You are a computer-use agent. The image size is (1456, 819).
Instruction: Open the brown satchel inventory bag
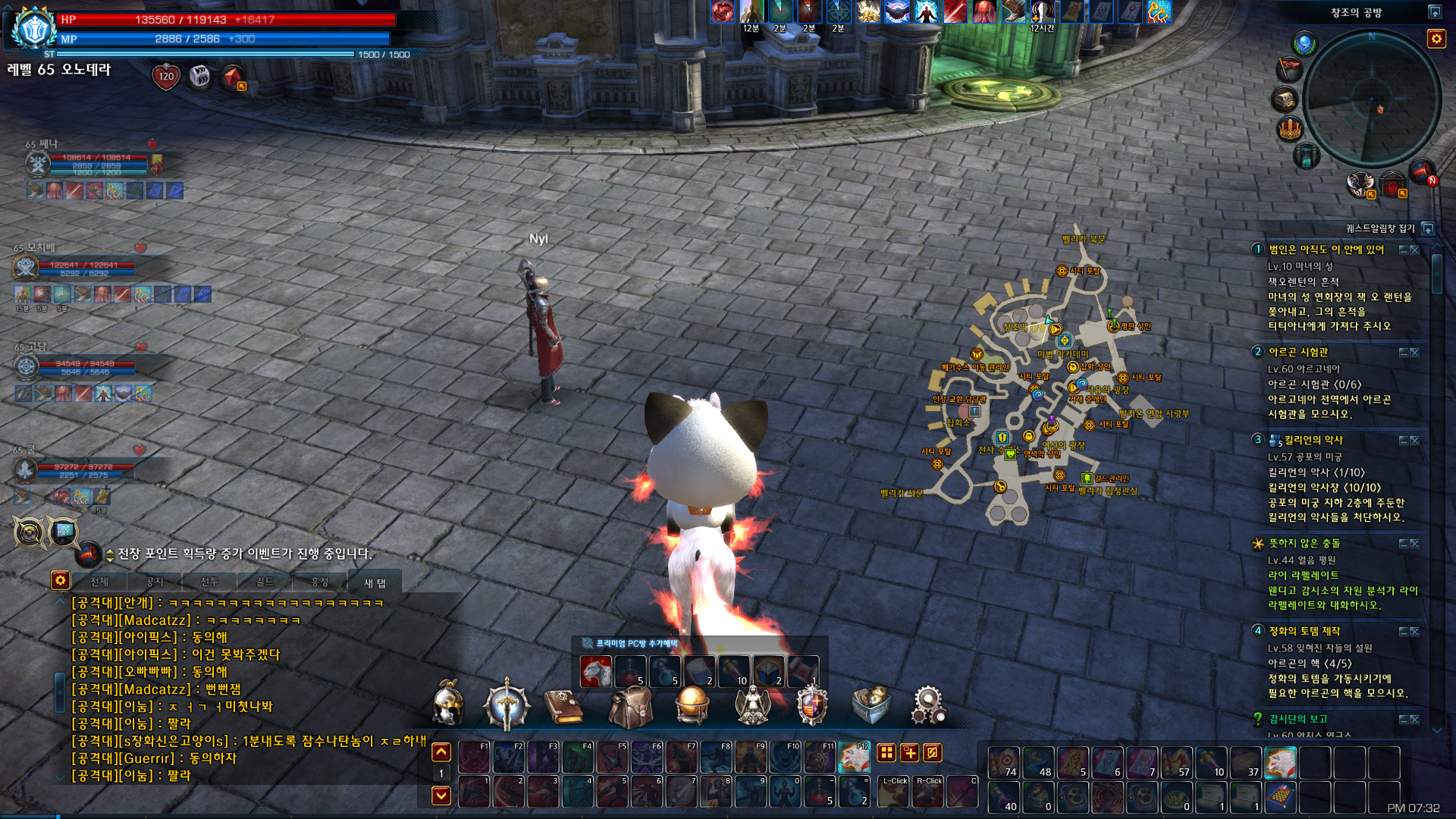(630, 705)
